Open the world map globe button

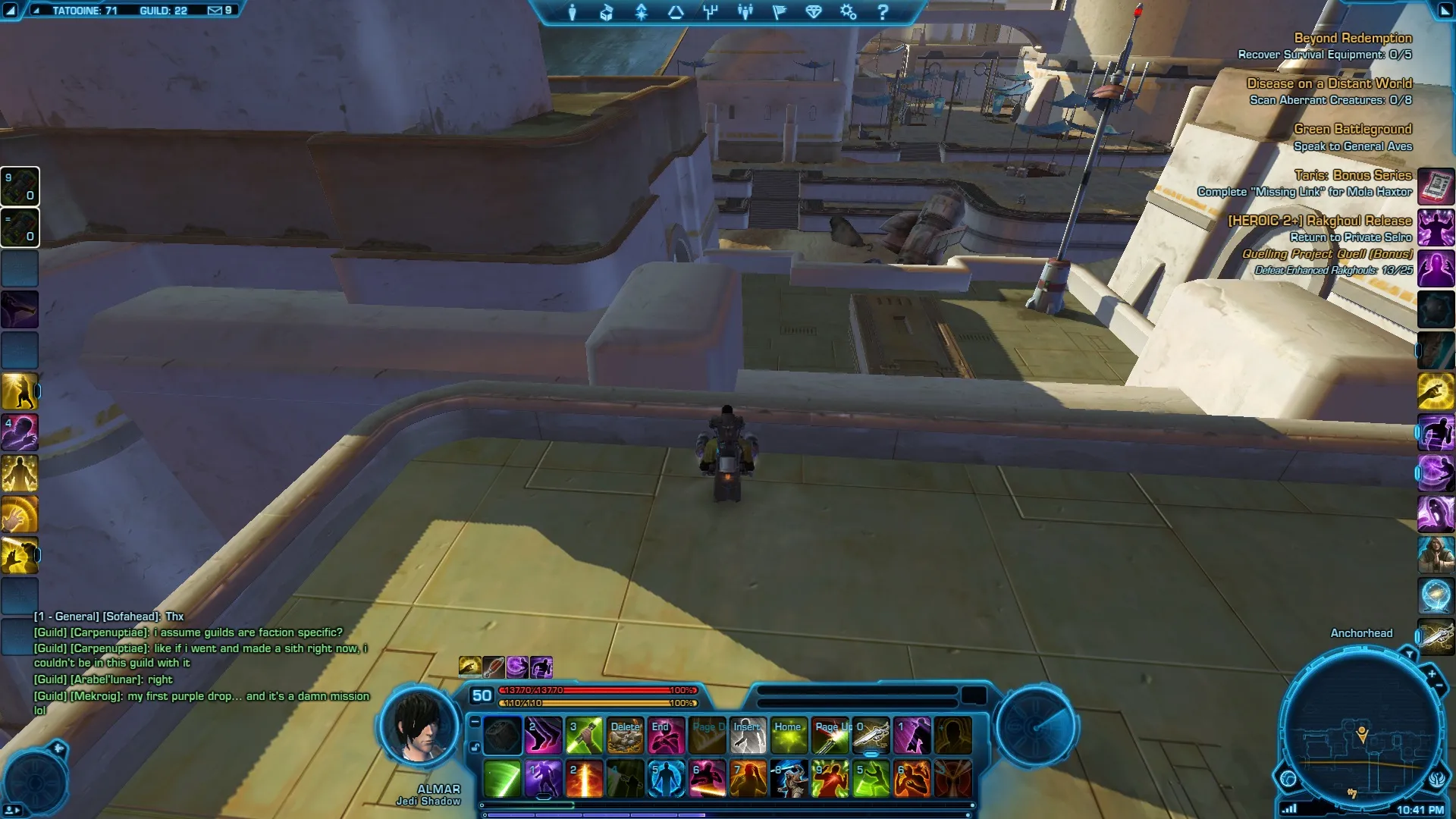click(x=1288, y=778)
